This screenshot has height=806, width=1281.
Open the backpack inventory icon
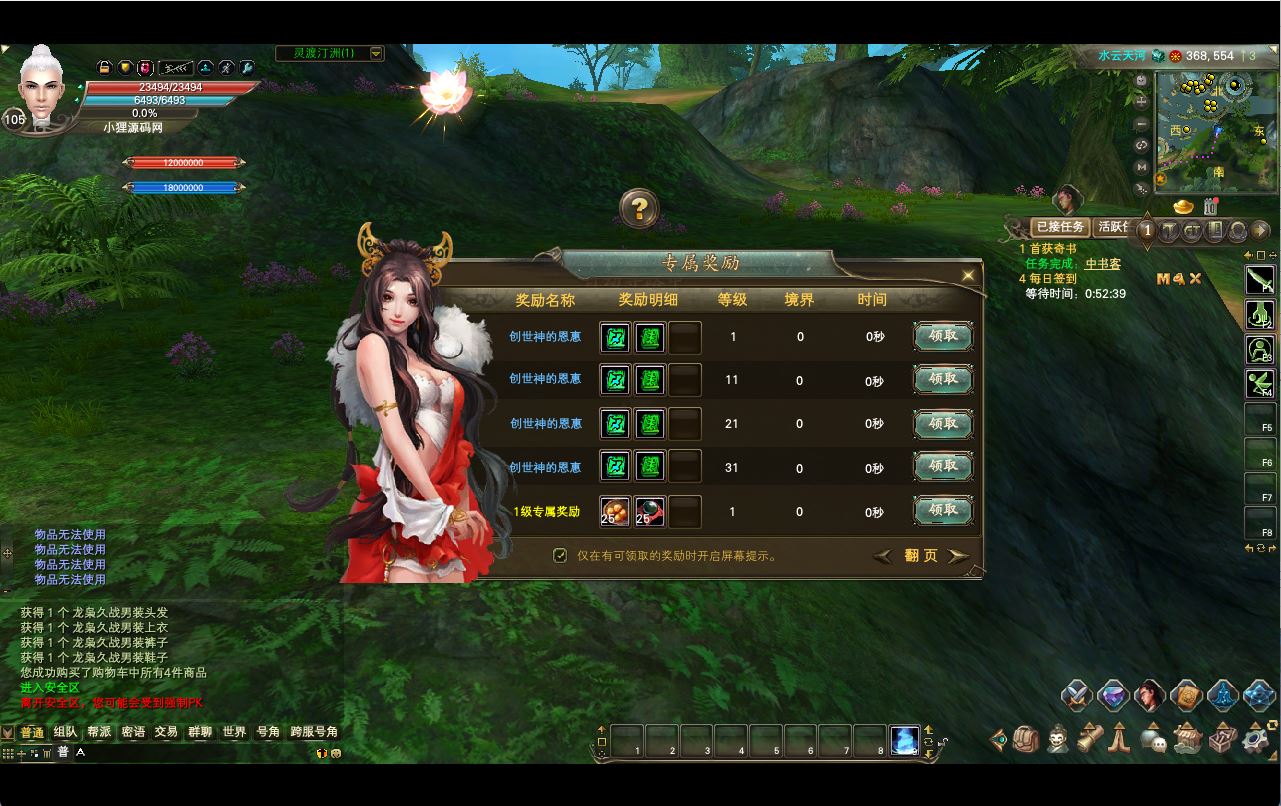(x=1026, y=739)
